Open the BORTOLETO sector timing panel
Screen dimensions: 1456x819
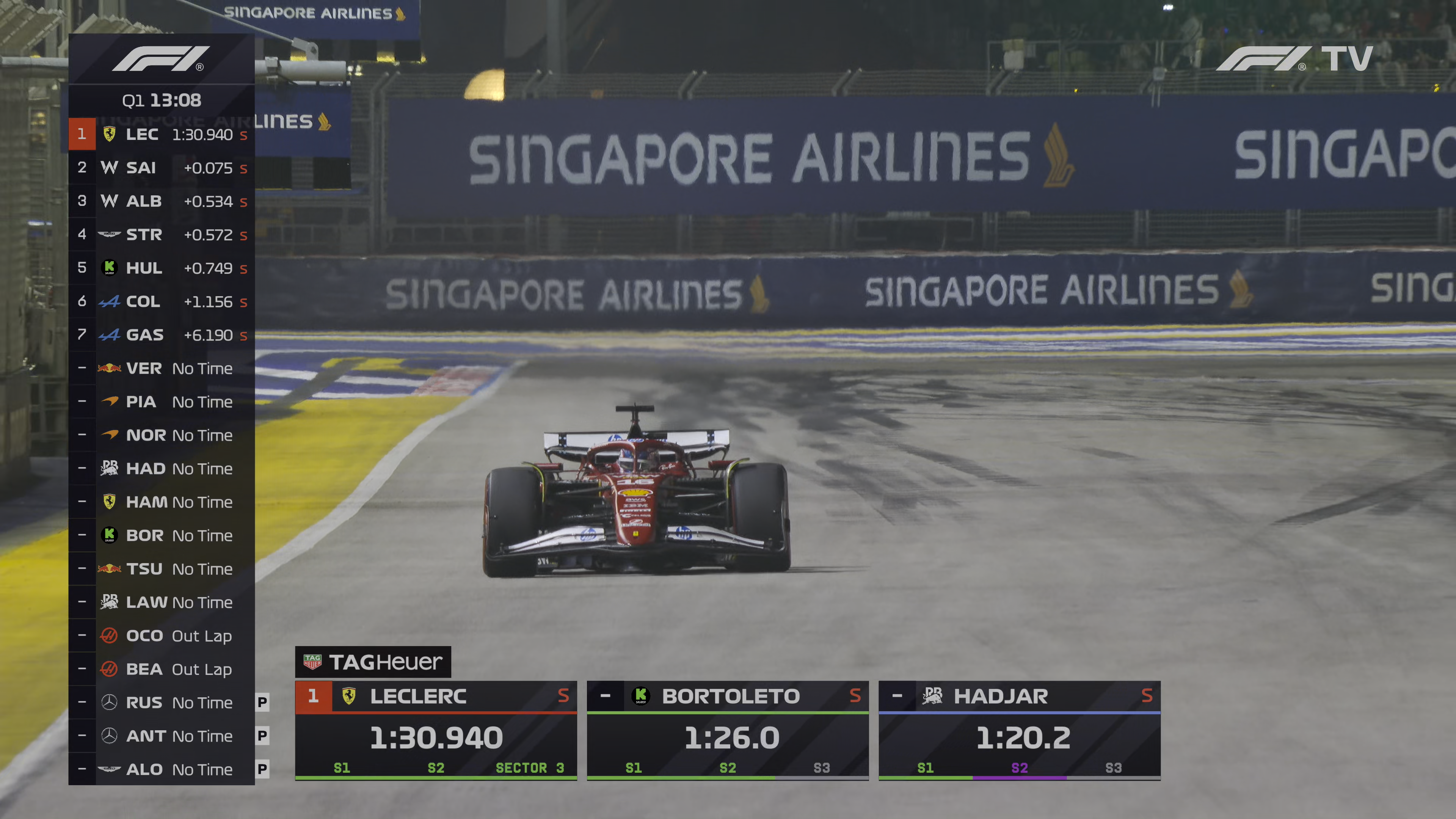pos(728,731)
